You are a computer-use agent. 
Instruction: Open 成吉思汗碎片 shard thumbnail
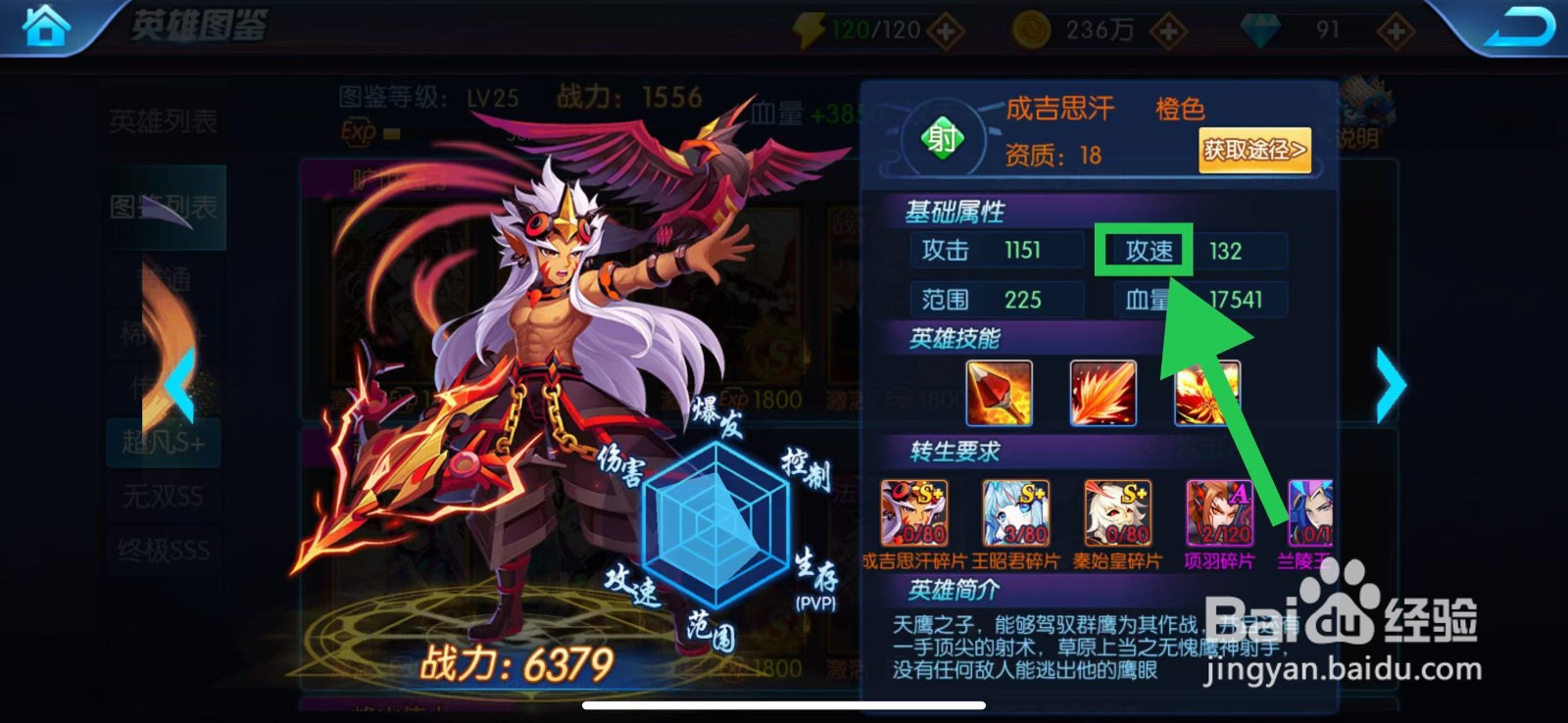pyautogui.click(x=916, y=510)
